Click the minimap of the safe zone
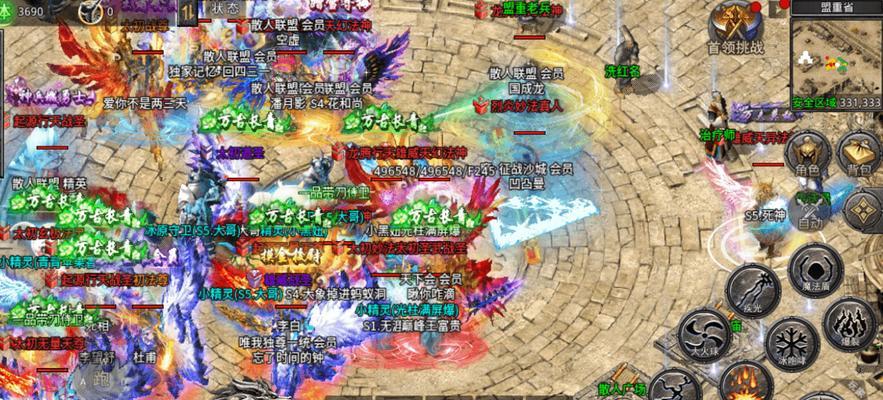The width and height of the screenshot is (883, 400). pyautogui.click(x=836, y=58)
